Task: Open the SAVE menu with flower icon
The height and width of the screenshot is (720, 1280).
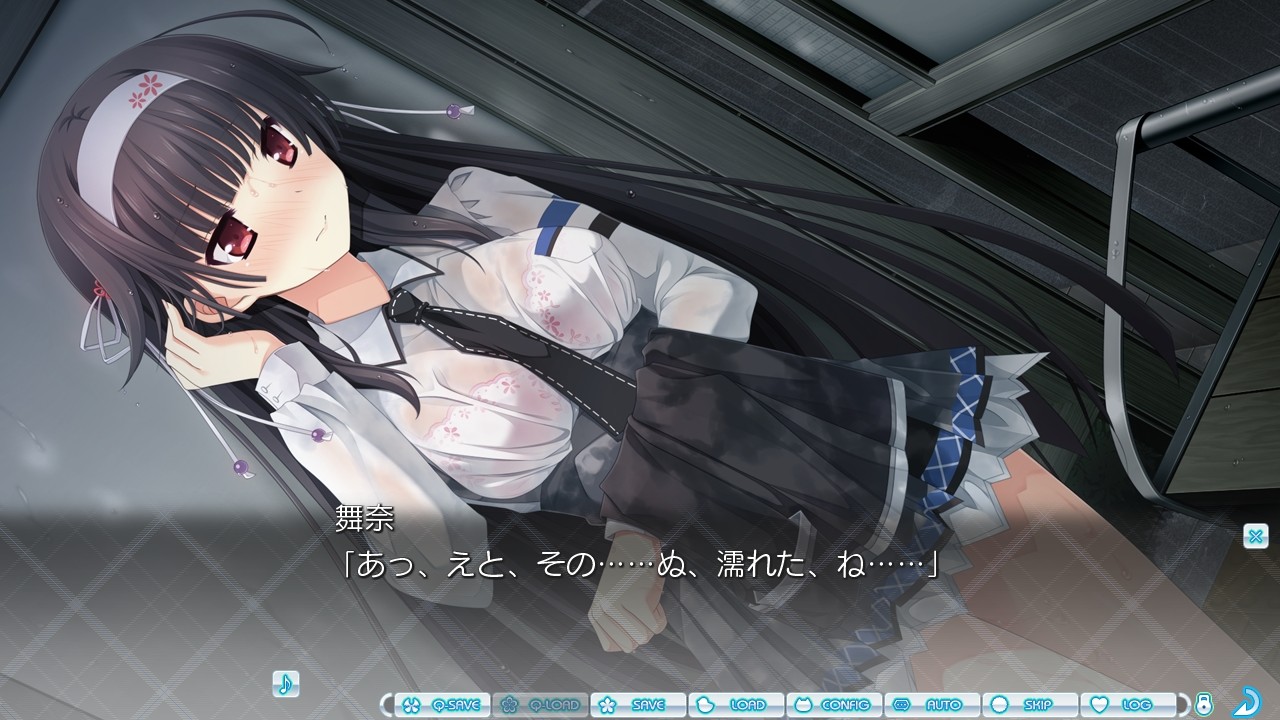Action: pyautogui.click(x=640, y=705)
